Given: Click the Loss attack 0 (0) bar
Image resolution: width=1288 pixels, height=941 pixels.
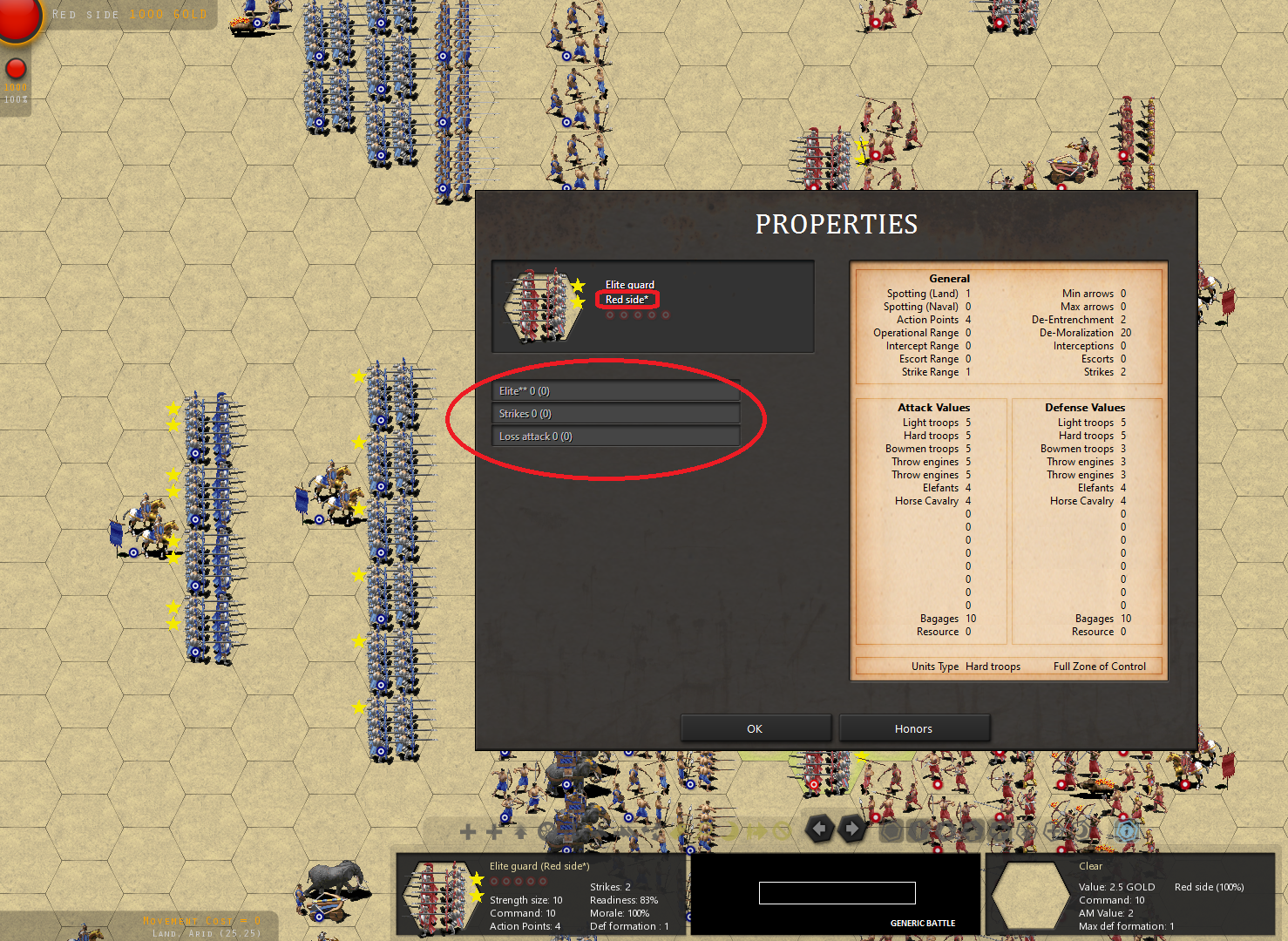Looking at the screenshot, I should pyautogui.click(x=616, y=436).
